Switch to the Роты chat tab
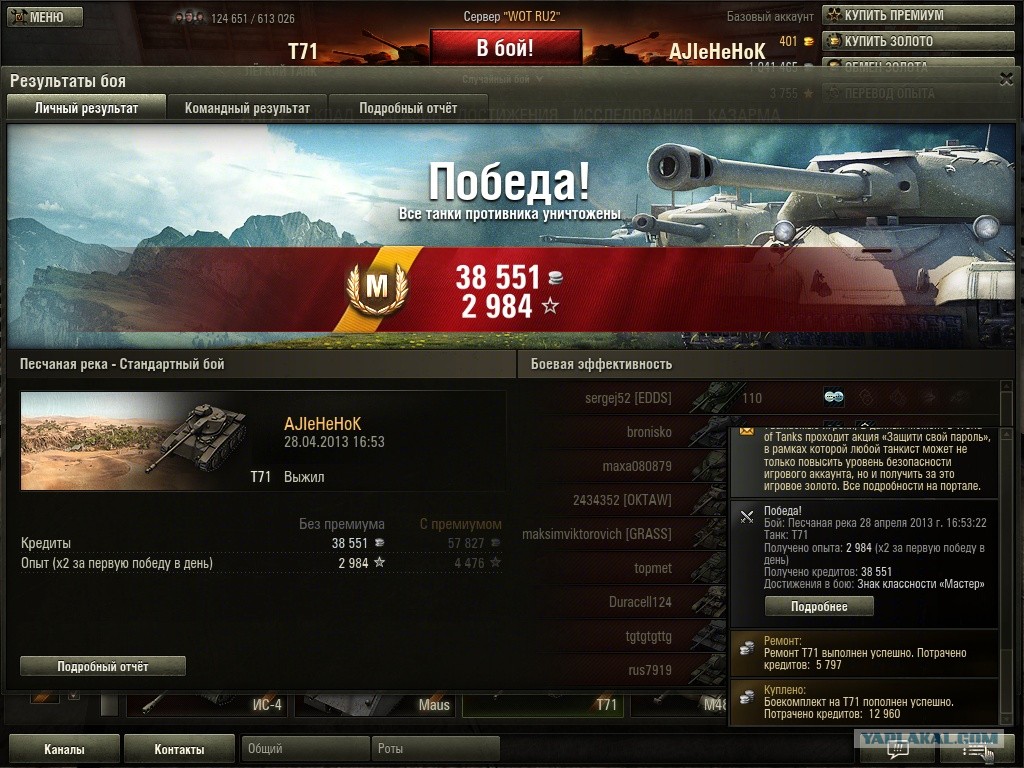 click(x=435, y=749)
